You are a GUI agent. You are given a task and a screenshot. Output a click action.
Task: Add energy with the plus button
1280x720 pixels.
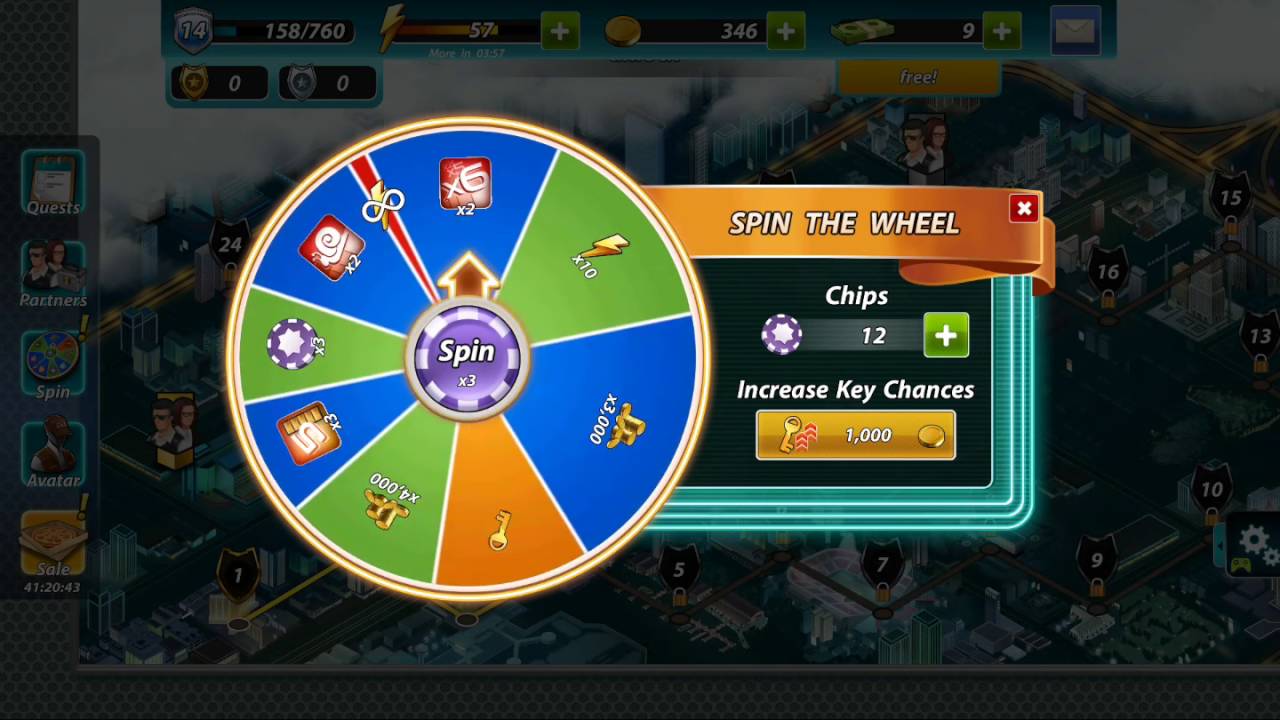point(559,31)
